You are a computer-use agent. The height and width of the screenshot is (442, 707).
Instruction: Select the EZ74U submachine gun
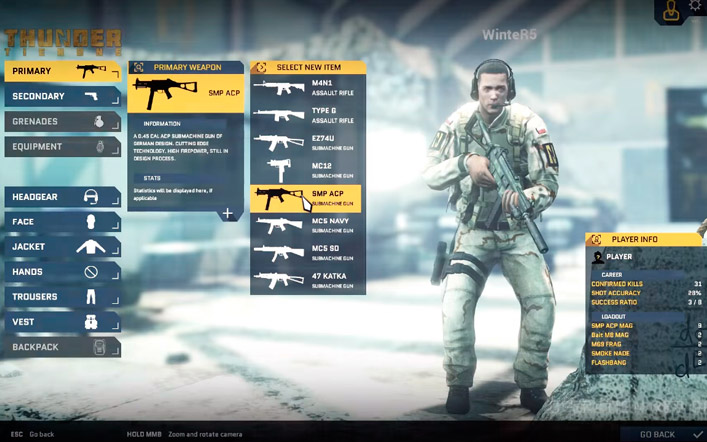click(307, 142)
